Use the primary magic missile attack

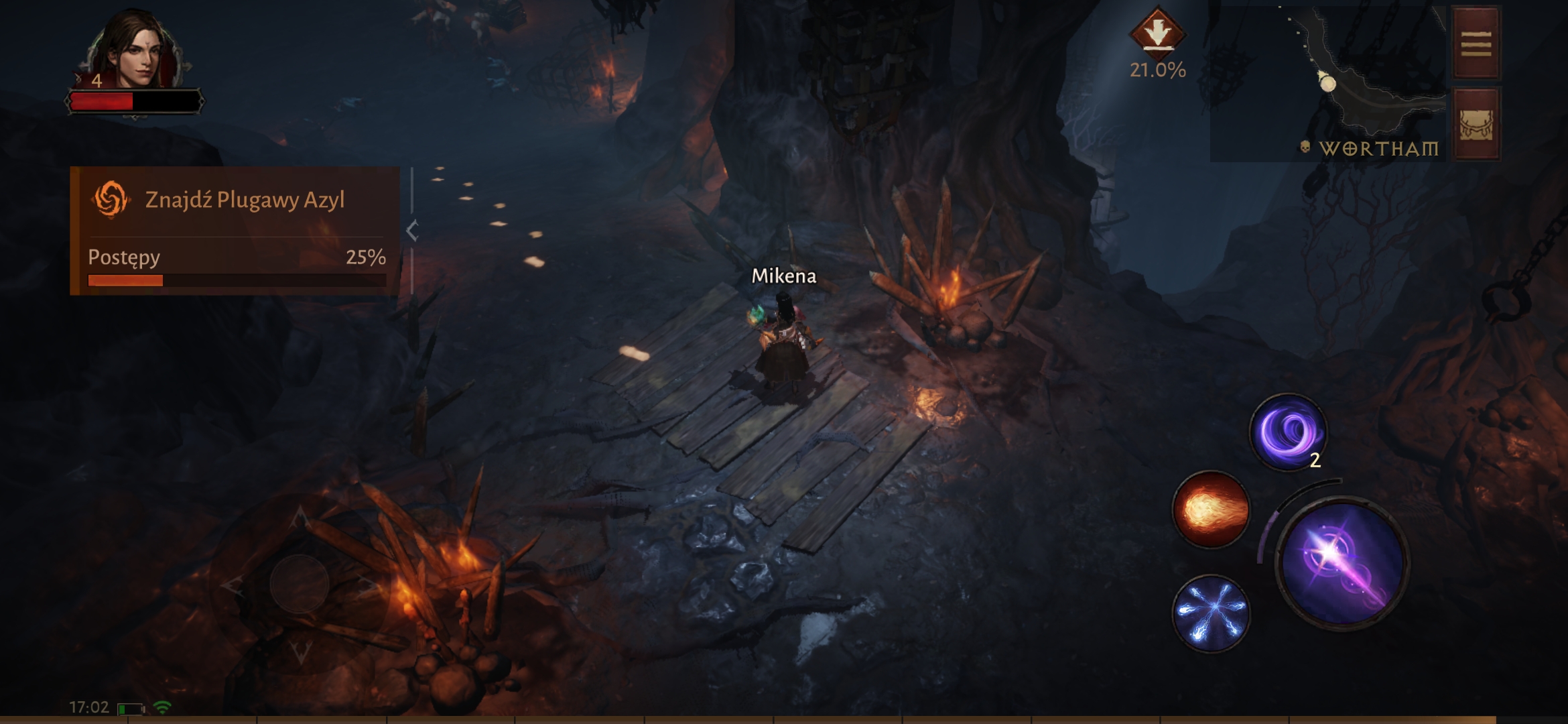pyautogui.click(x=1342, y=562)
